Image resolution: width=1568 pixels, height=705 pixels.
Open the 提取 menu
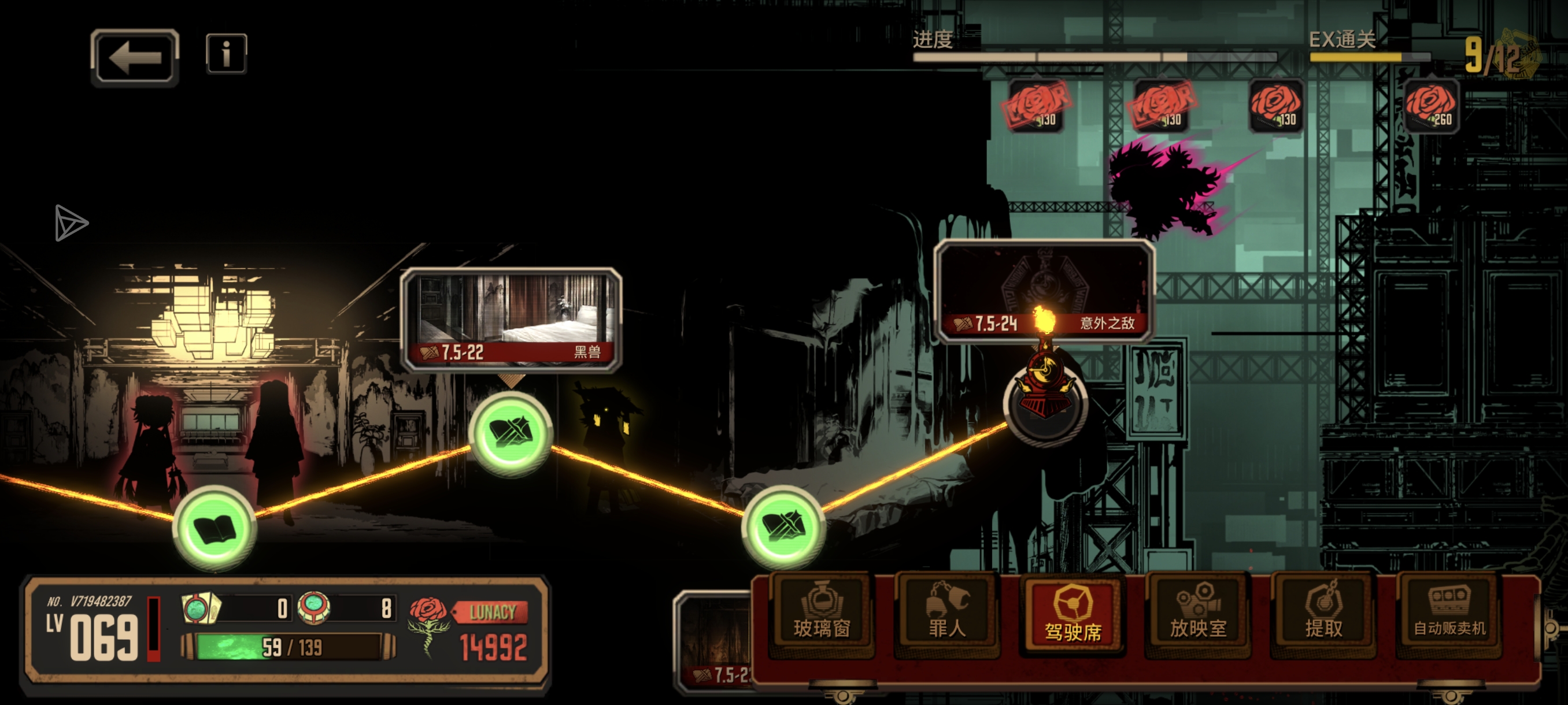[x=1323, y=615]
